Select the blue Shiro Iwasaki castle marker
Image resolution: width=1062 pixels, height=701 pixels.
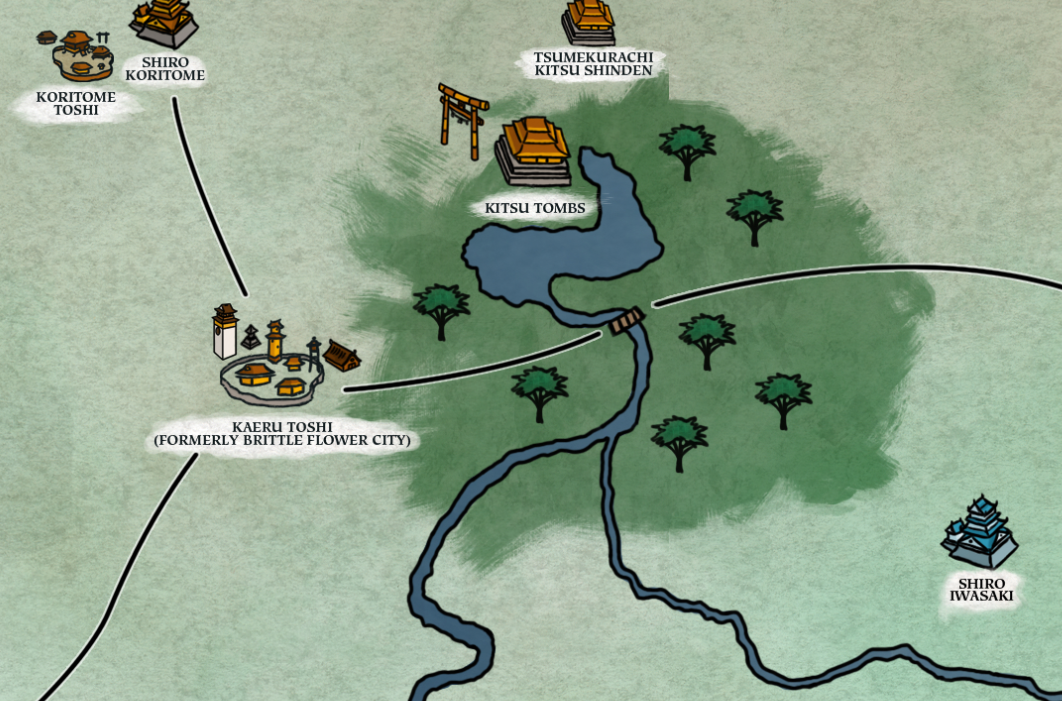point(979,533)
